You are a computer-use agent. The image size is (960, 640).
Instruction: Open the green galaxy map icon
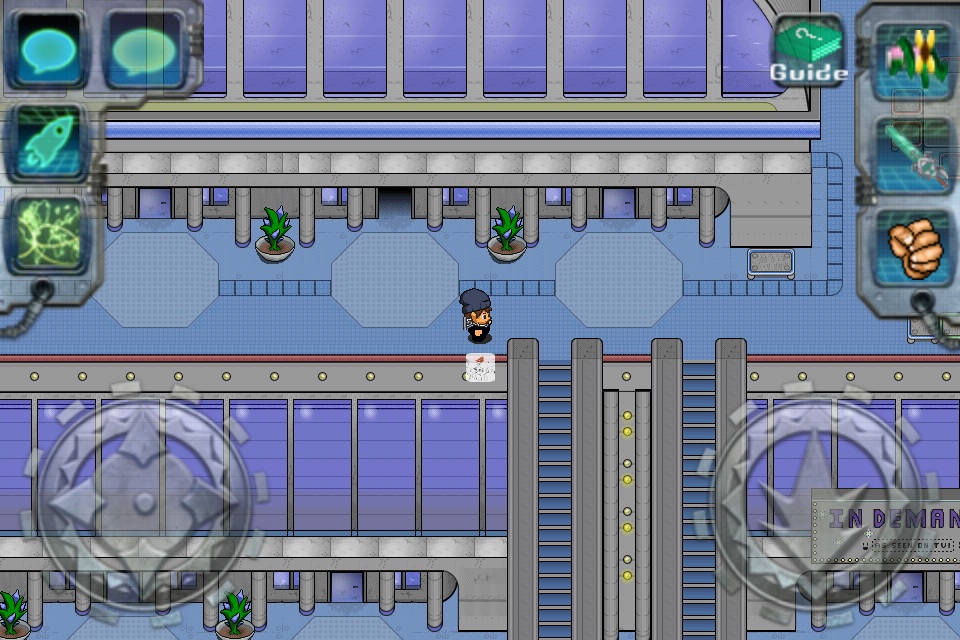[x=47, y=237]
